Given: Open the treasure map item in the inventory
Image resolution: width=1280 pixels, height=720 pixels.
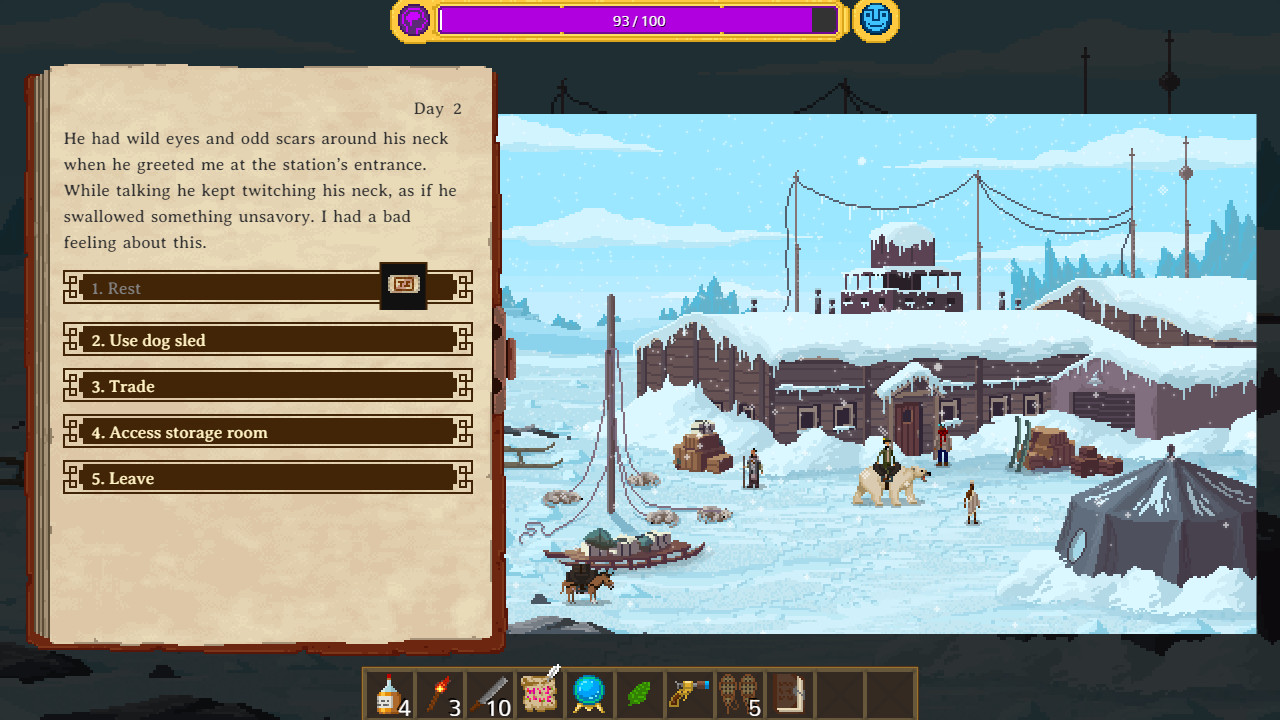Looking at the screenshot, I should click(538, 695).
